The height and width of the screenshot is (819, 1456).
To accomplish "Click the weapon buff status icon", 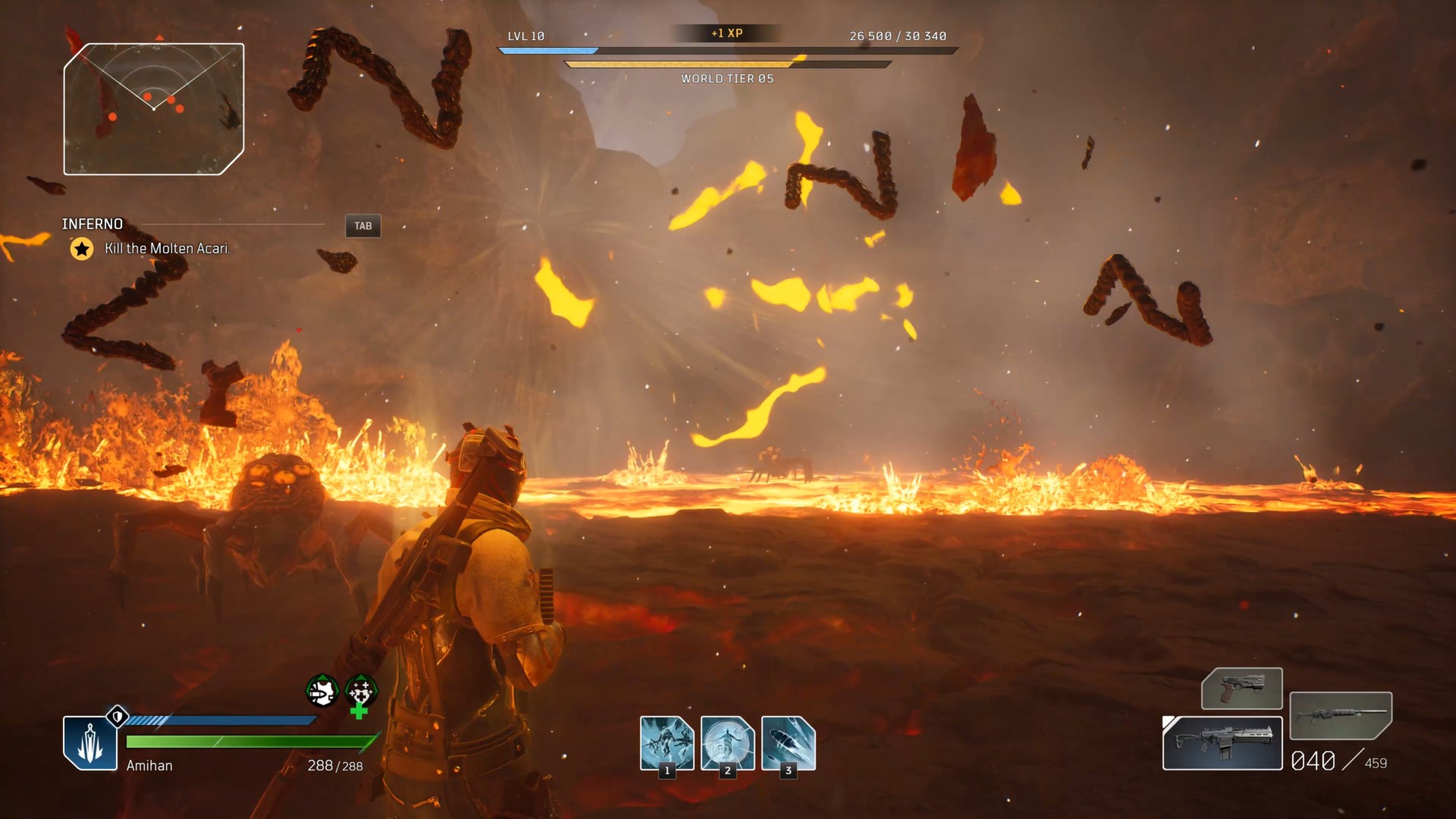I will click(322, 691).
